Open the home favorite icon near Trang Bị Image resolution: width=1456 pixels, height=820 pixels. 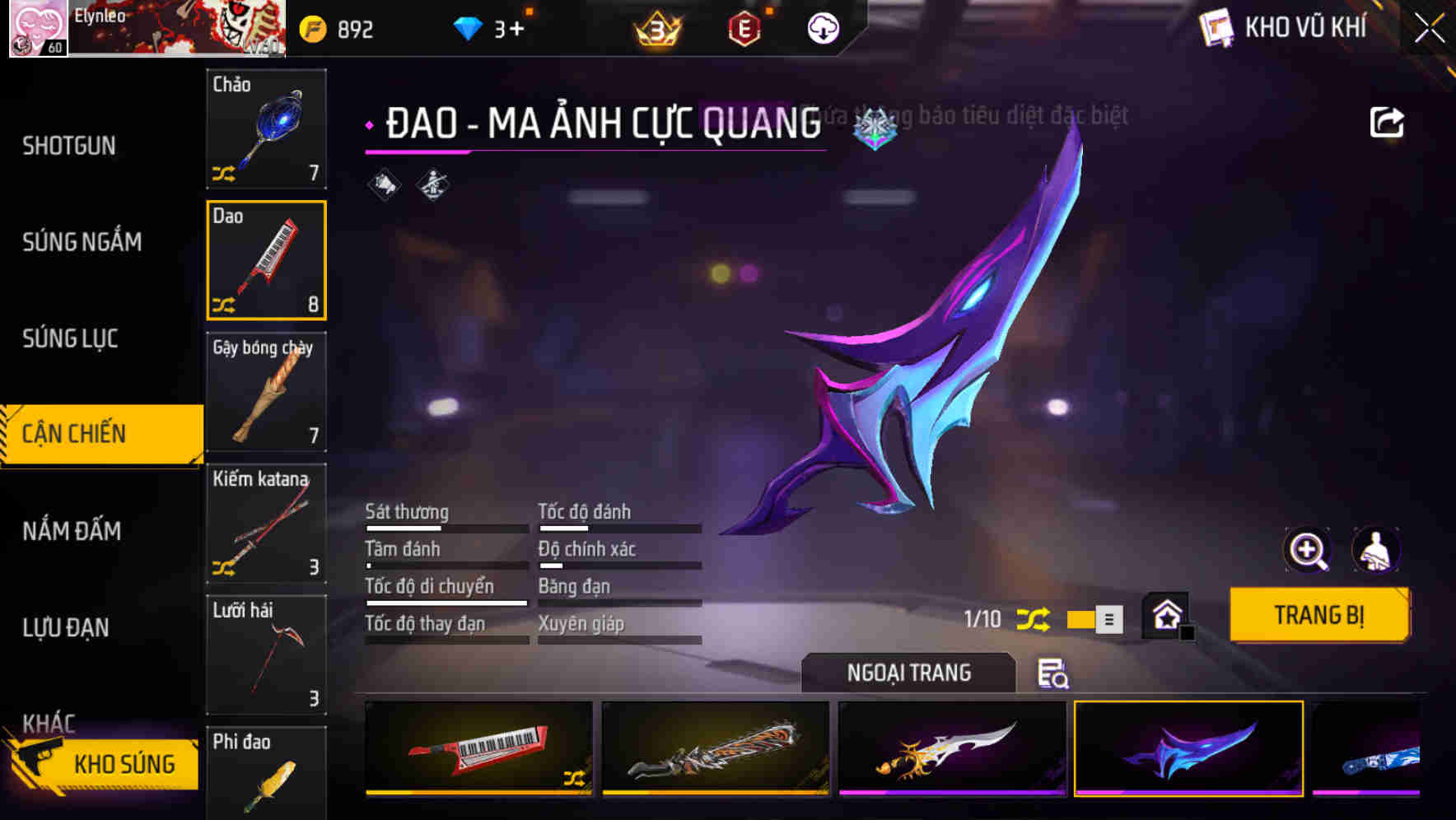(1169, 614)
